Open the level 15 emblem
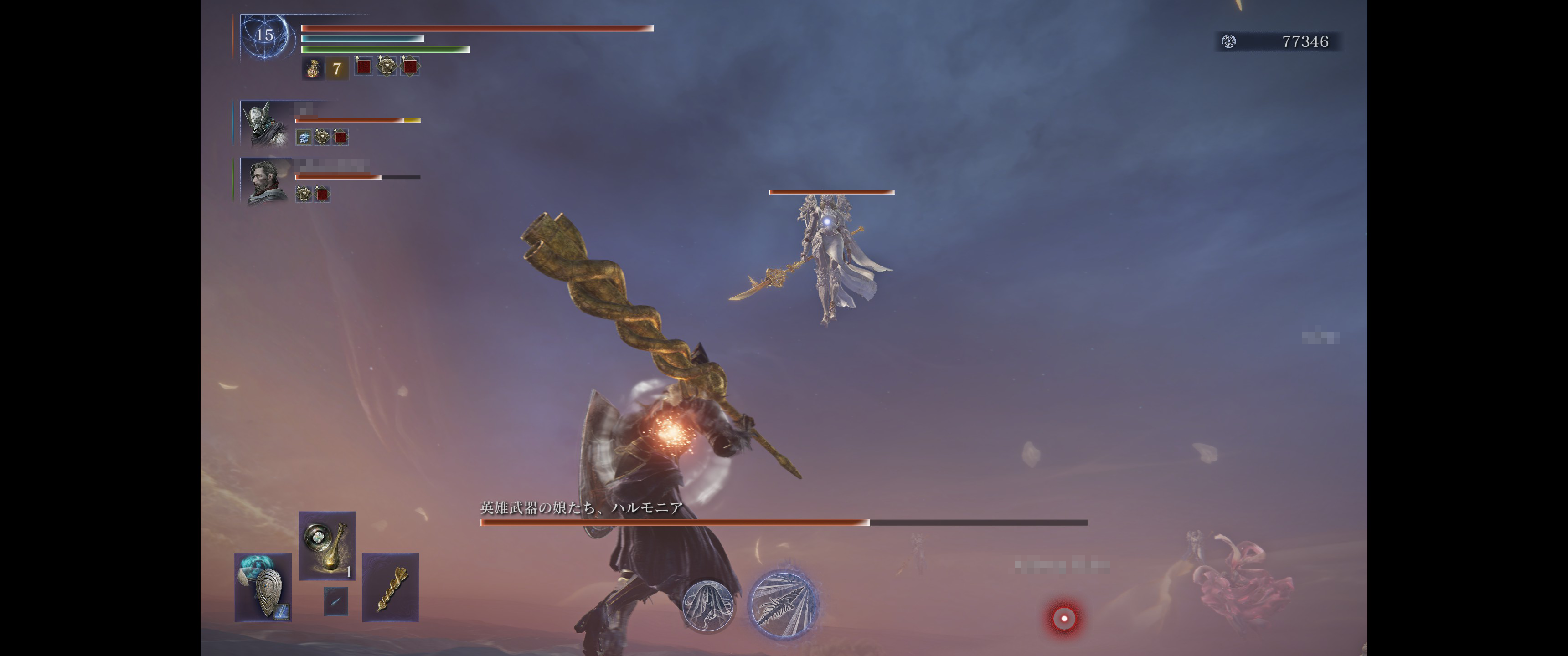This screenshot has height=656, width=1568. pos(264,35)
